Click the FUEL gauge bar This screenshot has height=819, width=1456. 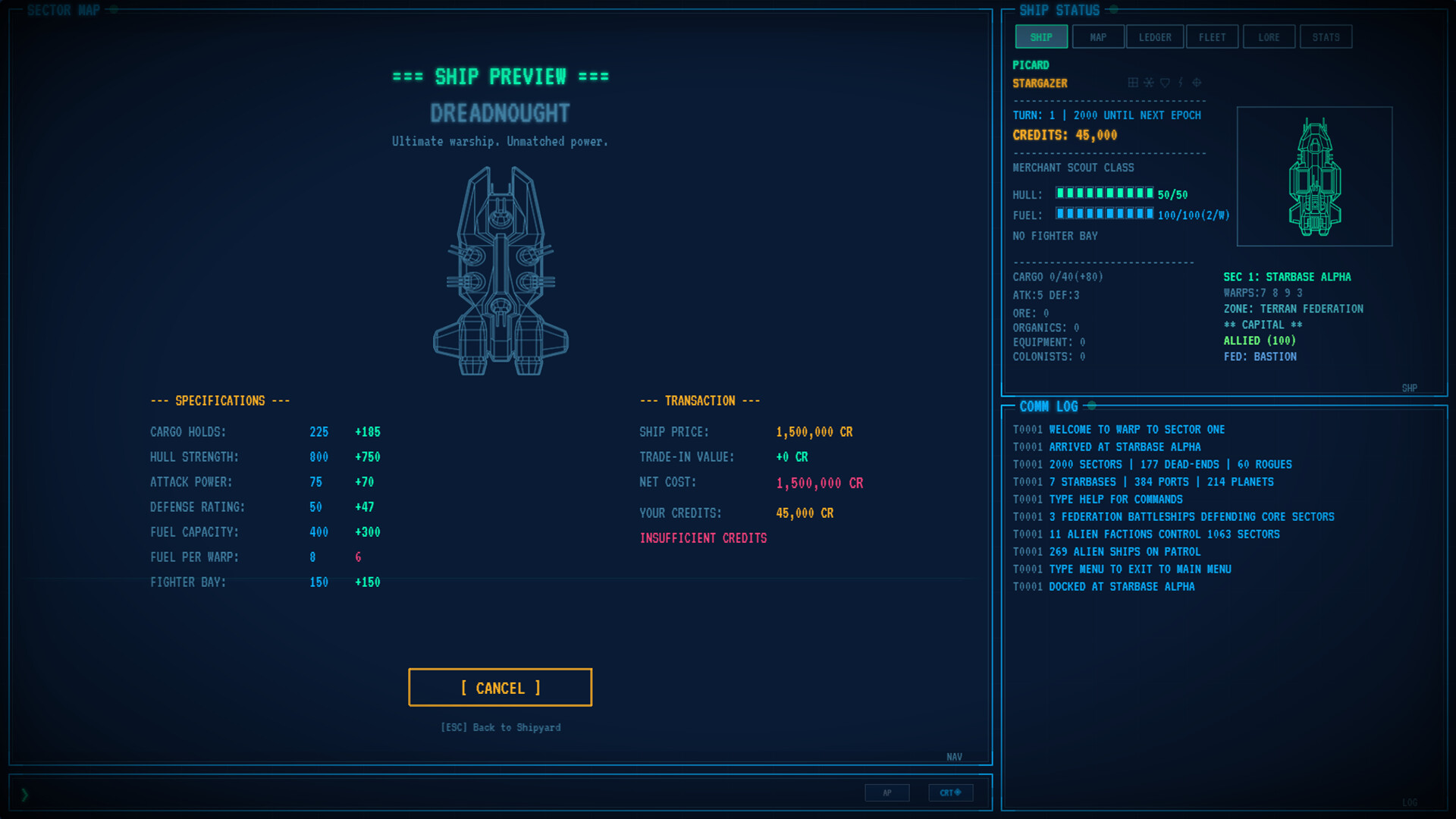(x=1105, y=215)
